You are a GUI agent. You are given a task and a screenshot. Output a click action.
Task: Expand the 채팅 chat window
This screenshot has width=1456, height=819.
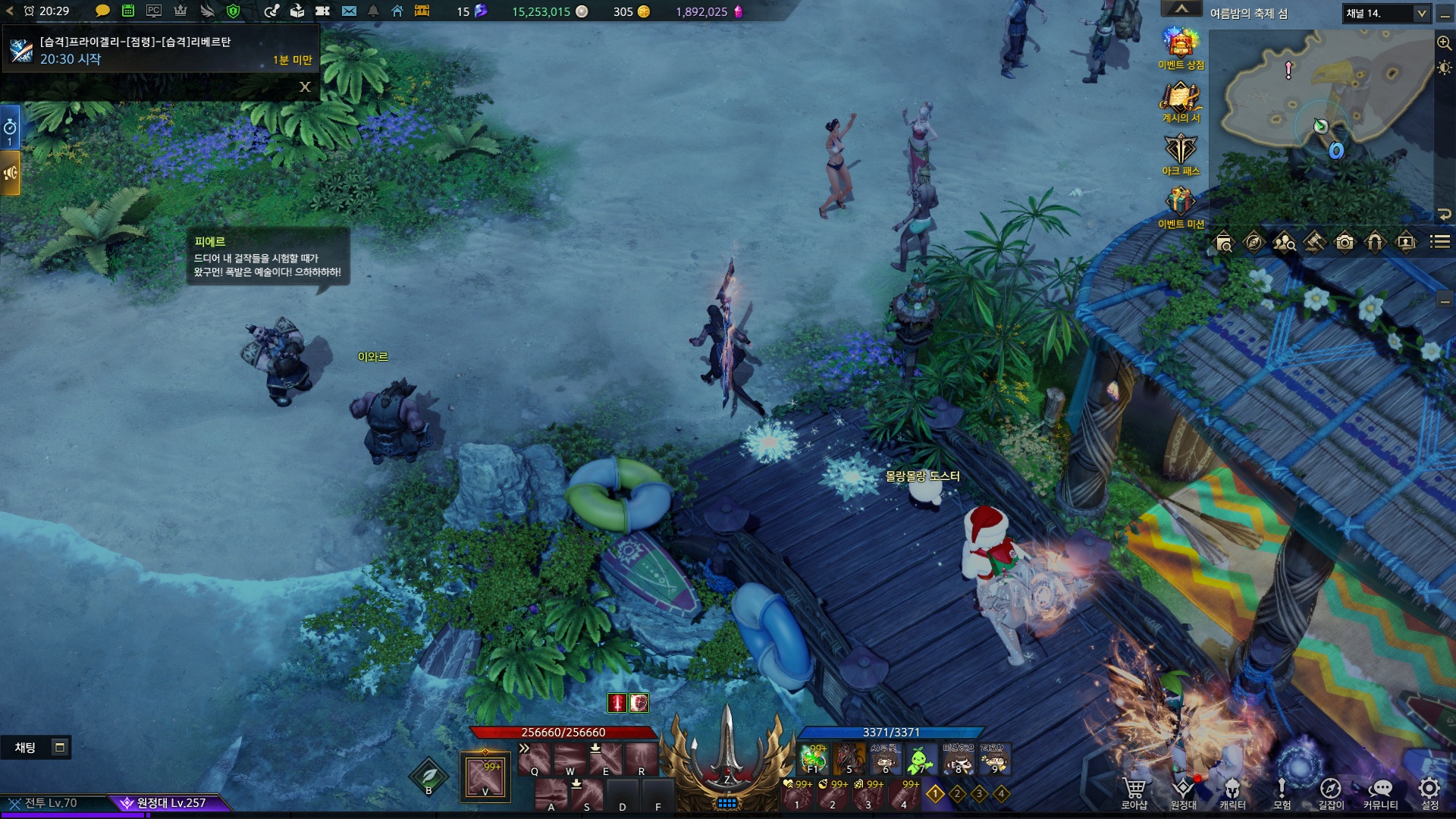tap(59, 748)
